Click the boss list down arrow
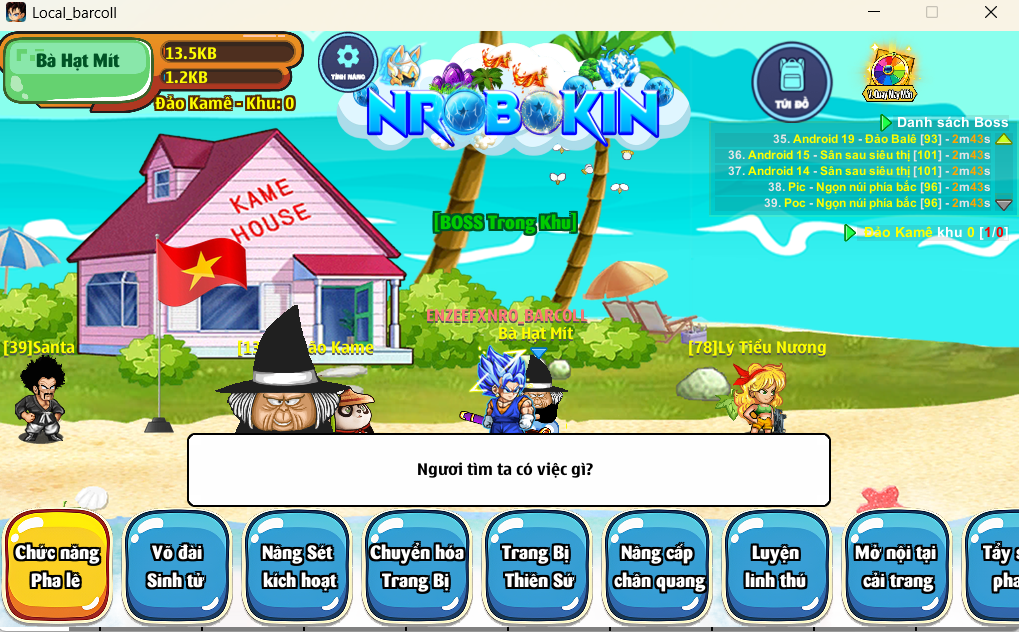Screen dimensions: 1019x632 click(x=1004, y=204)
